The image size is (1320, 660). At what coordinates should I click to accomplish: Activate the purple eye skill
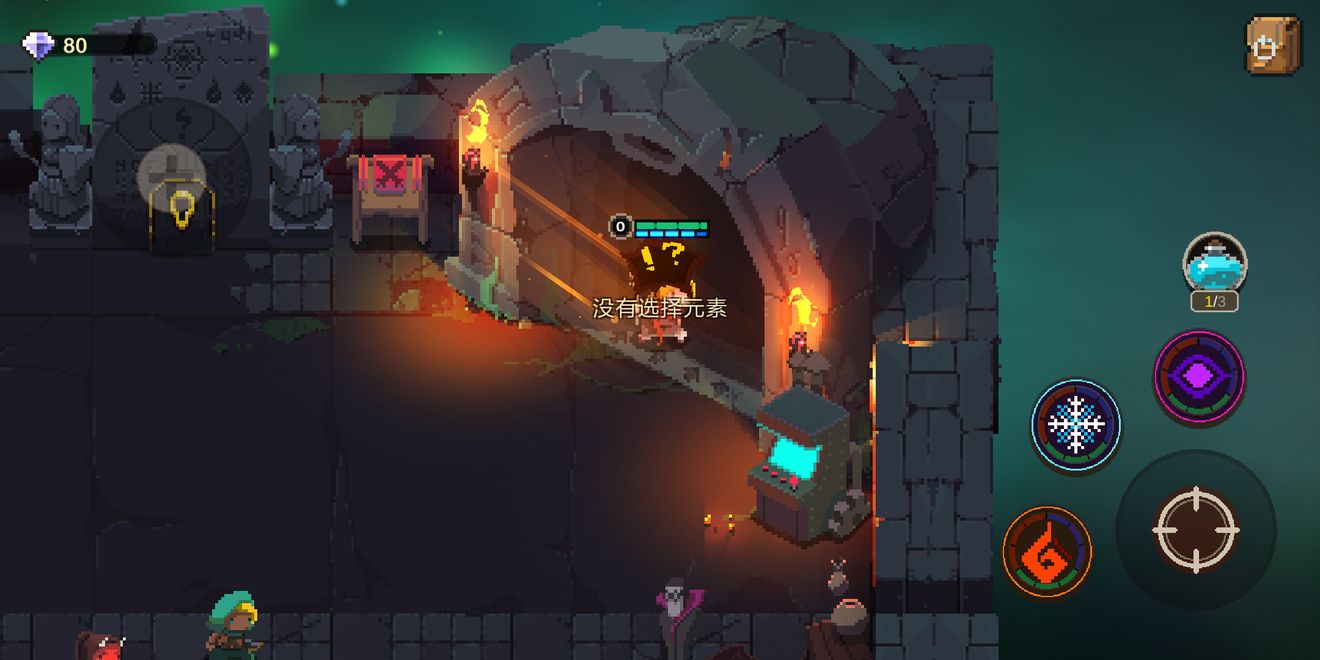point(1199,377)
